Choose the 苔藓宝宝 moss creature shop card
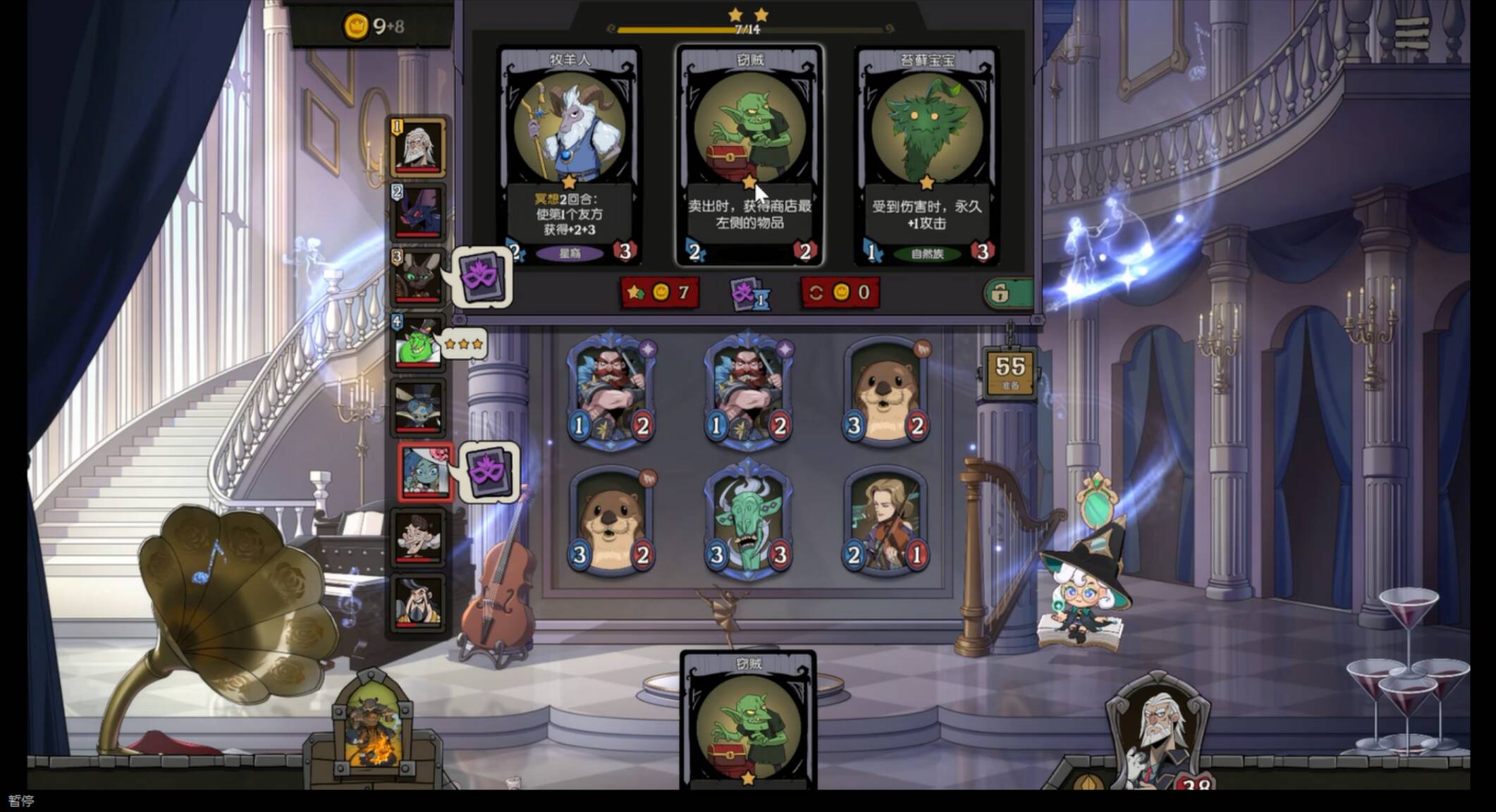1496x812 pixels. 927,156
